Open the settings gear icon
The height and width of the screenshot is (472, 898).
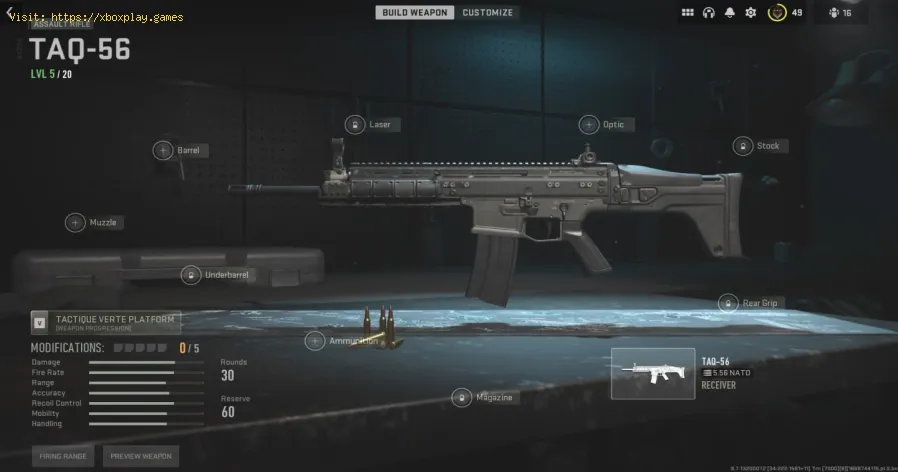(x=750, y=13)
